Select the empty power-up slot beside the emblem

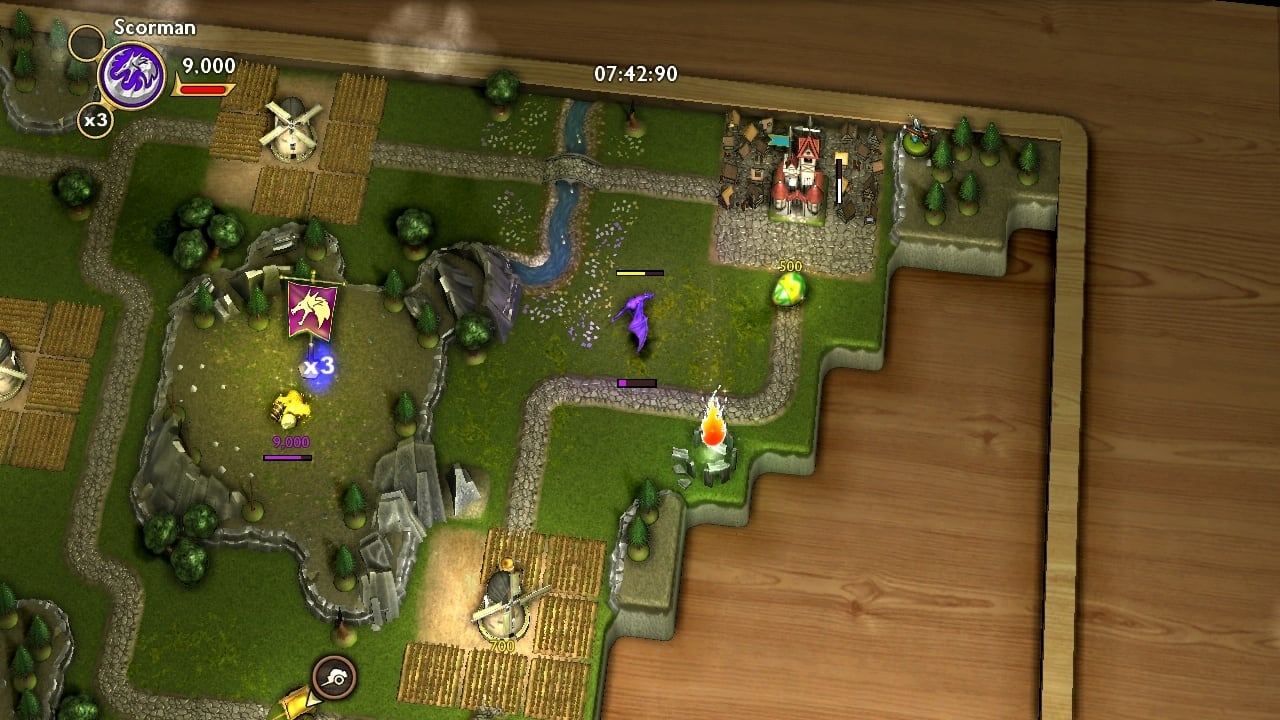point(87,43)
